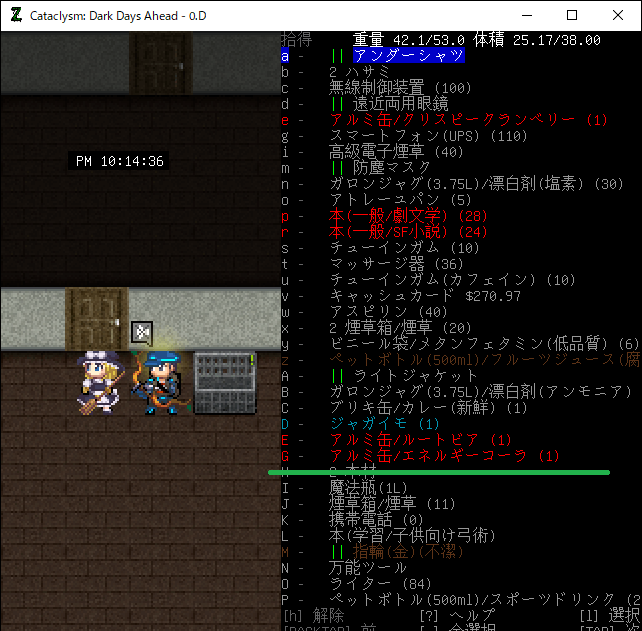The width and height of the screenshot is (642, 631).
Task: Select the キャッシュカード $270.97 entry
Action: click(425, 296)
